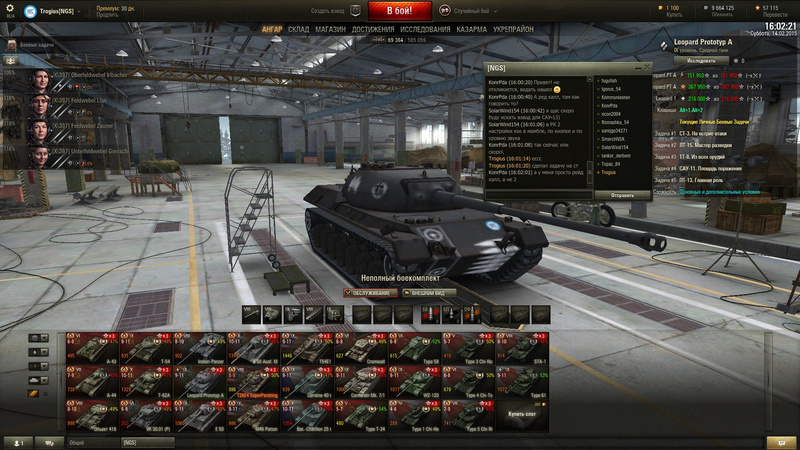The height and width of the screenshot is (450, 800).
Task: Open 'Боевые задачи' battle missions
Action: coord(38,46)
